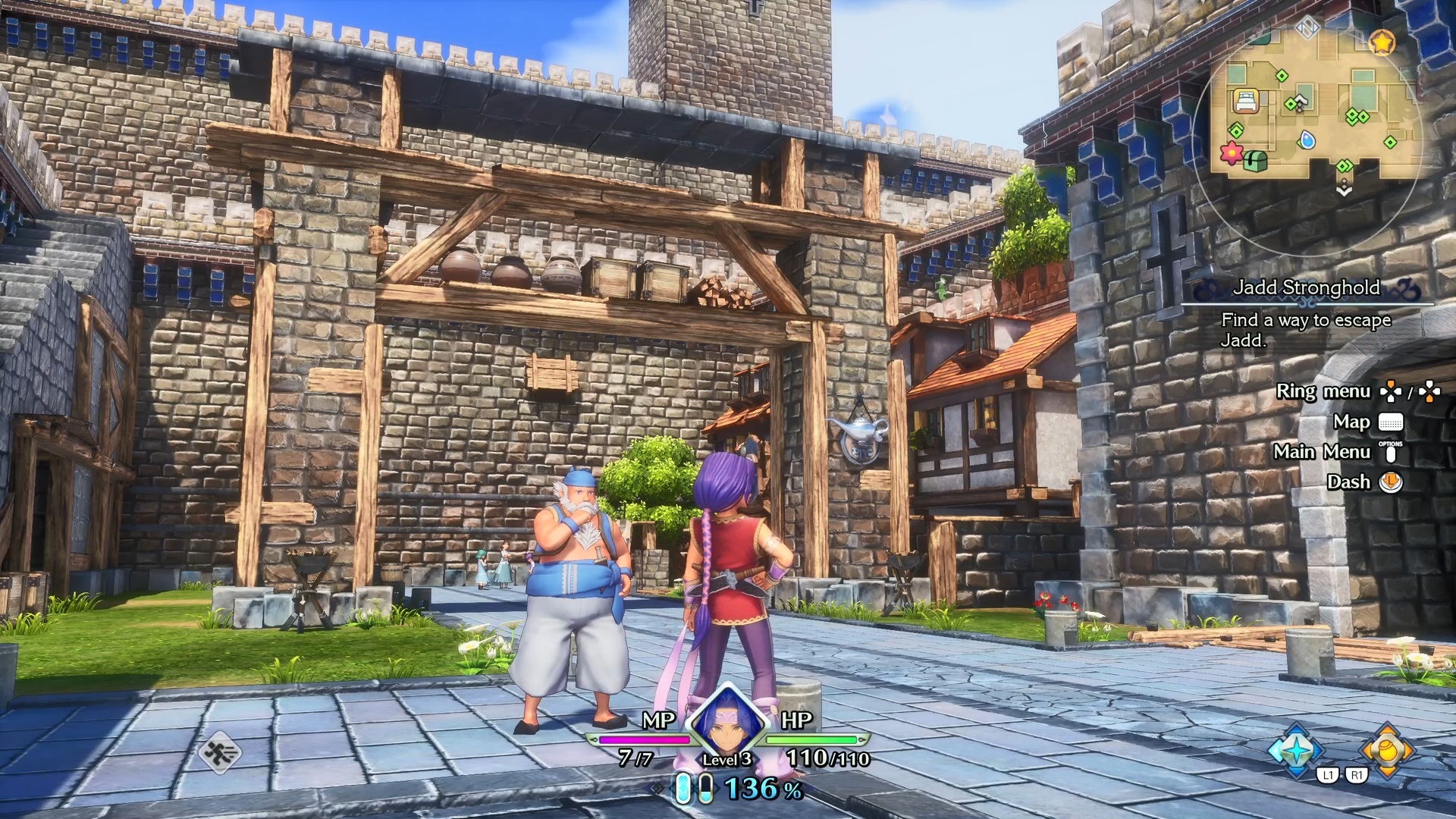Open the orange pot item shortcut ring
This screenshot has height=819, width=1456.
click(x=1387, y=750)
